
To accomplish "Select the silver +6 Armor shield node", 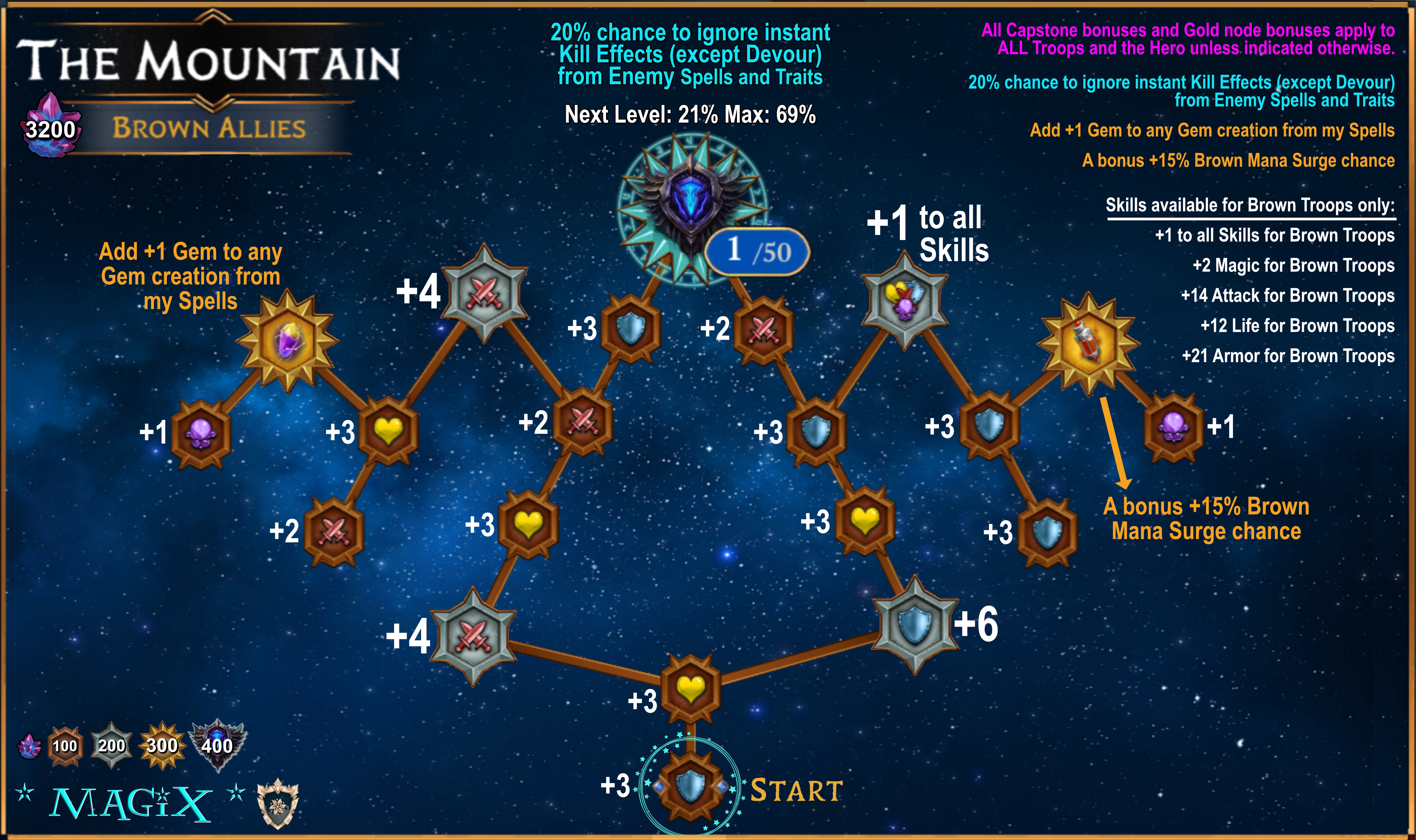I will point(914,624).
